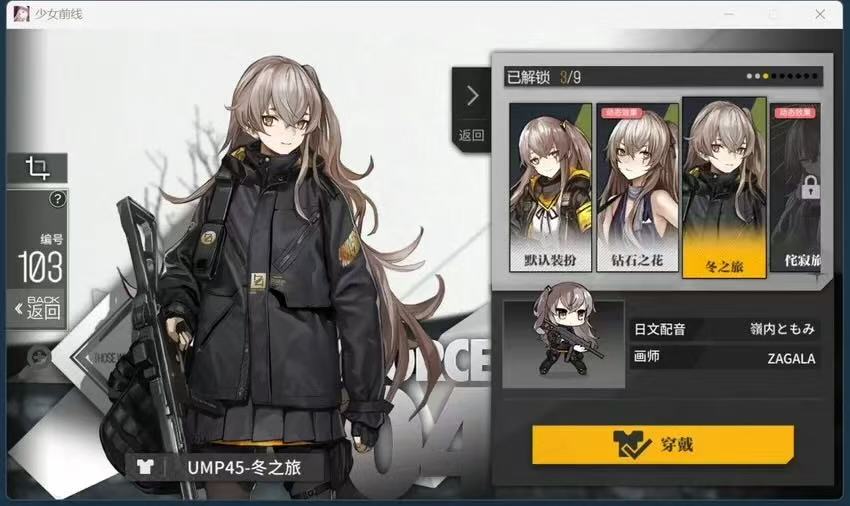Close the game window

(x=820, y=14)
